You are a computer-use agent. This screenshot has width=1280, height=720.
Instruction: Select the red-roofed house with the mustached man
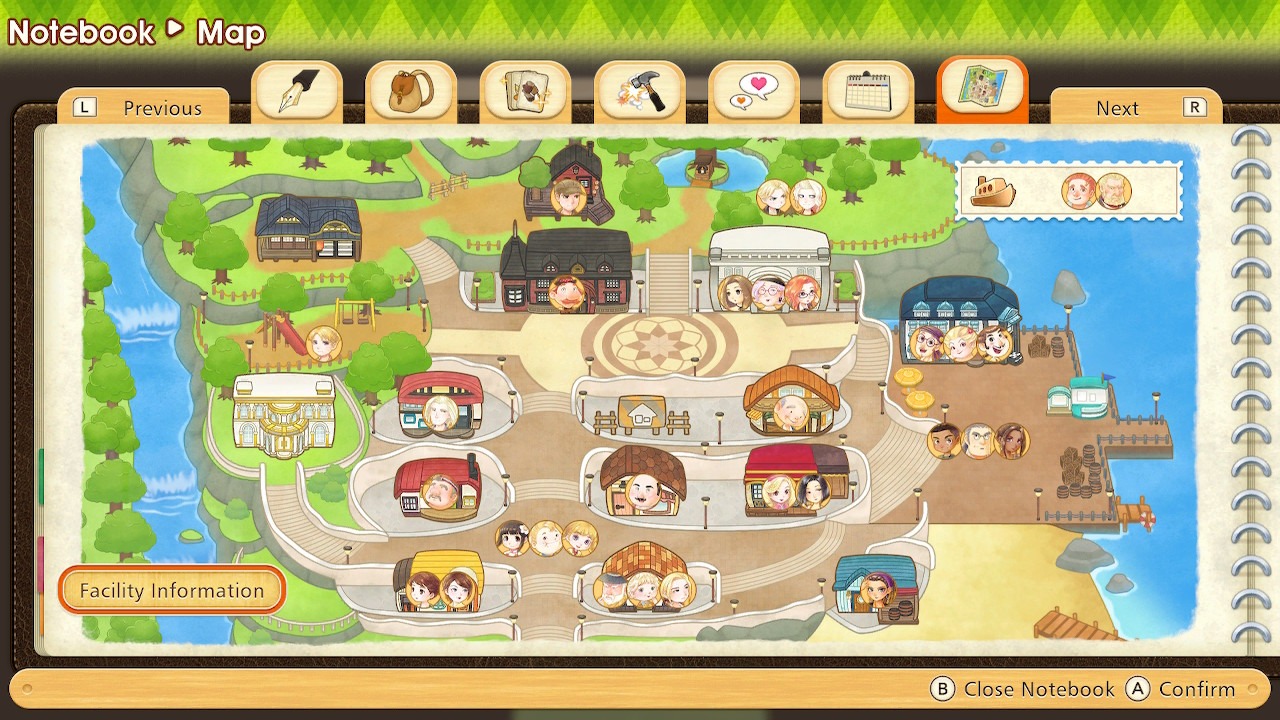point(438,485)
